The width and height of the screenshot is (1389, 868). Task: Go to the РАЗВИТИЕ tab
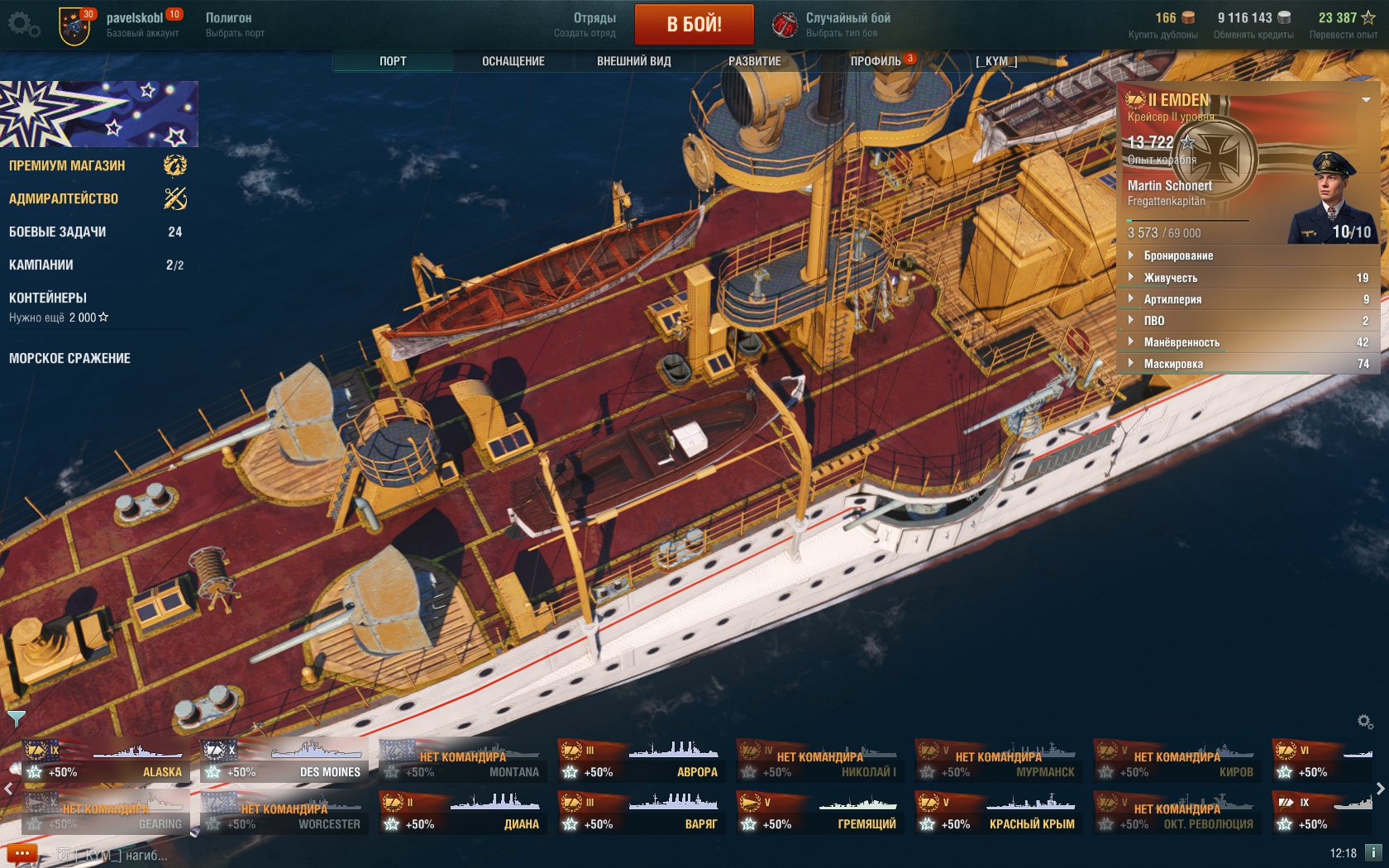click(x=754, y=61)
